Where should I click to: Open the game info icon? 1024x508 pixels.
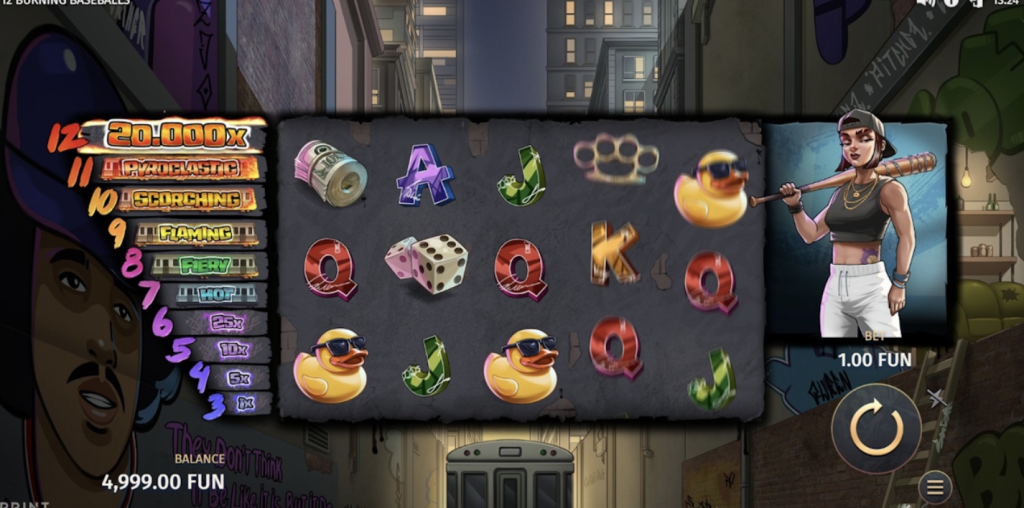point(950,3)
